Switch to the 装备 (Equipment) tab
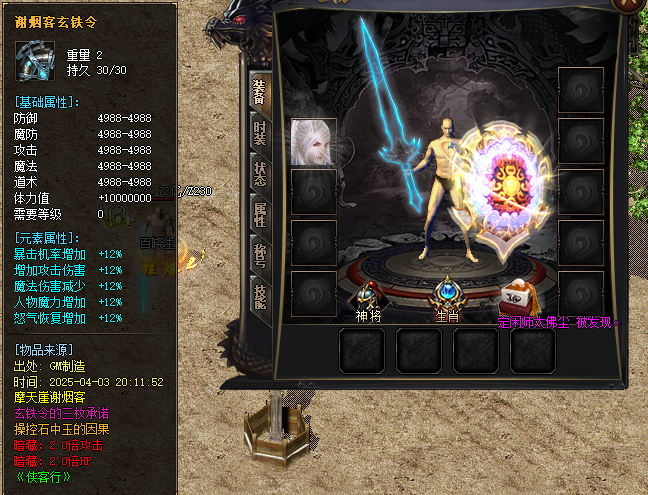 [259, 91]
